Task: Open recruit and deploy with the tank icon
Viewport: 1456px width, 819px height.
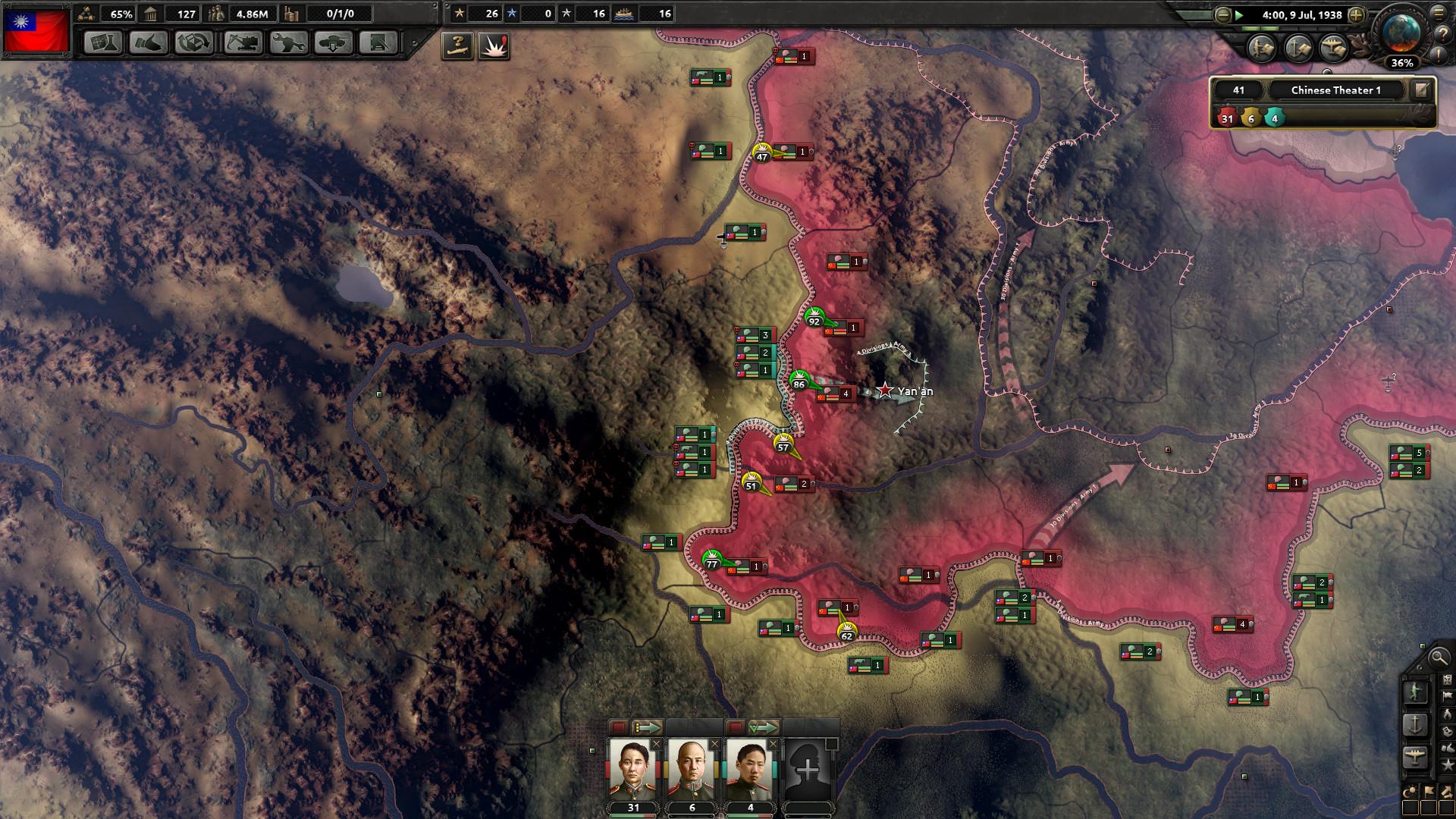Action: pyautogui.click(x=334, y=42)
